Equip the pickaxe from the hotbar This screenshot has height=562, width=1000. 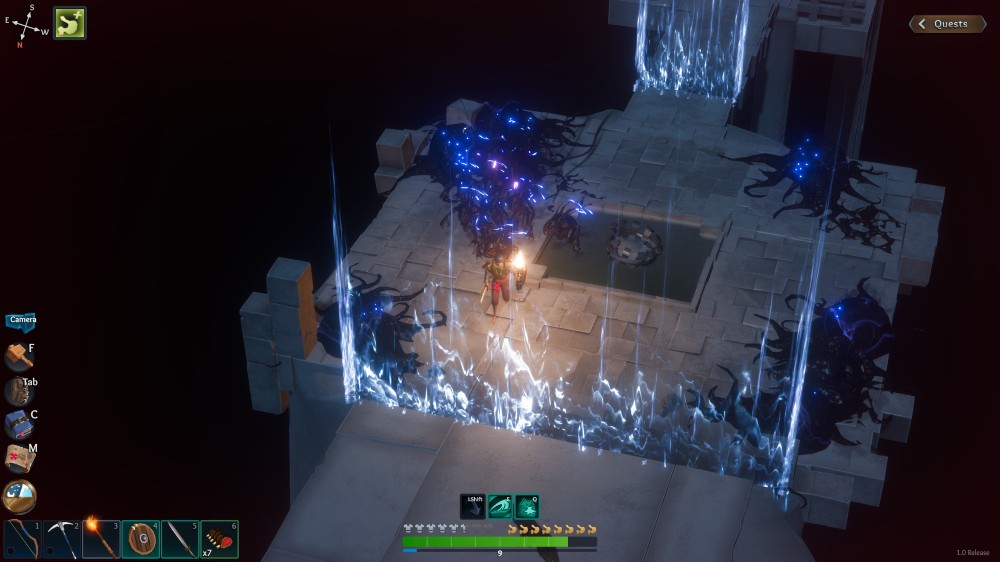pyautogui.click(x=61, y=539)
